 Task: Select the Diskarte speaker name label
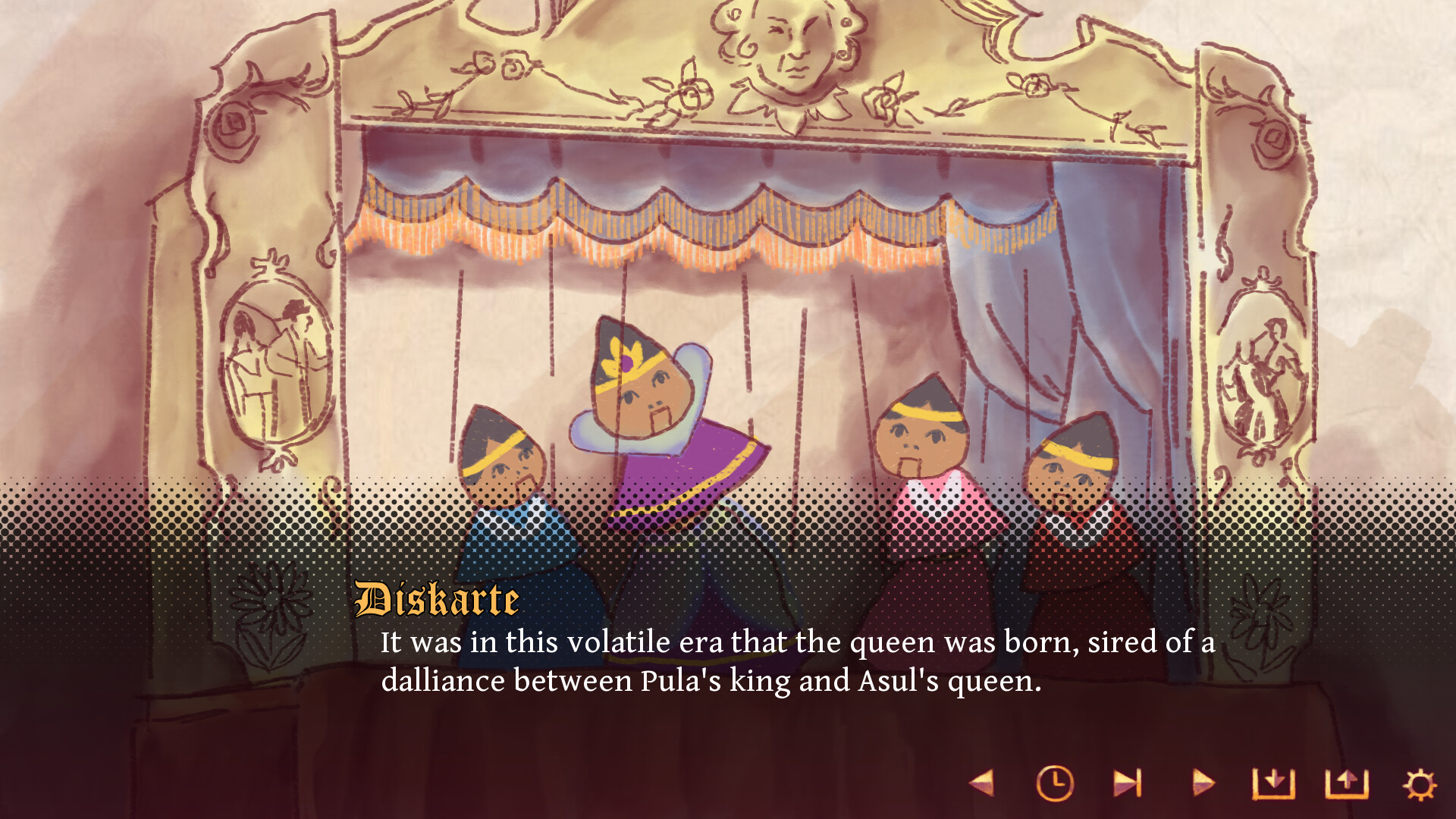(436, 600)
